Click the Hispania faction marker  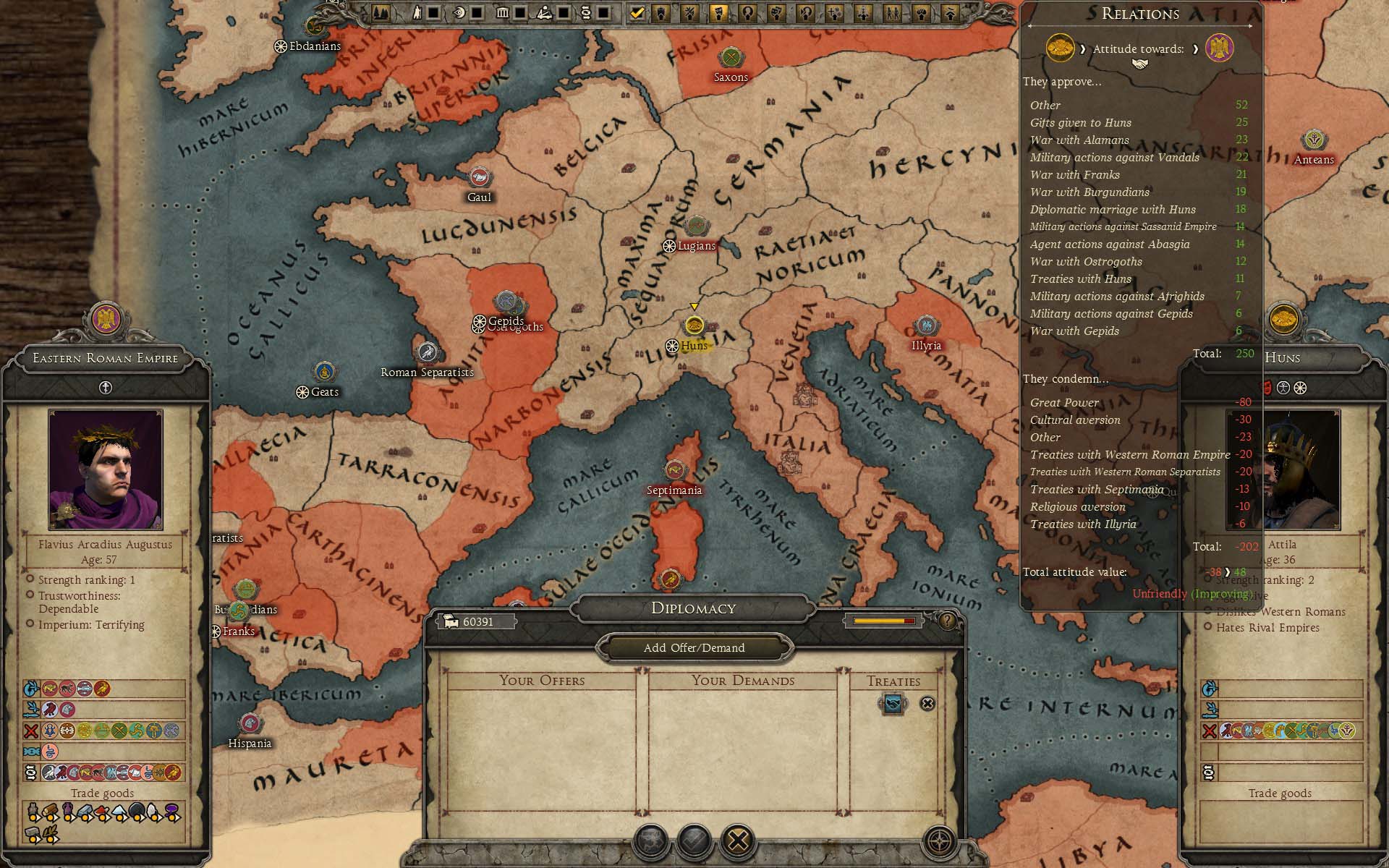click(250, 723)
